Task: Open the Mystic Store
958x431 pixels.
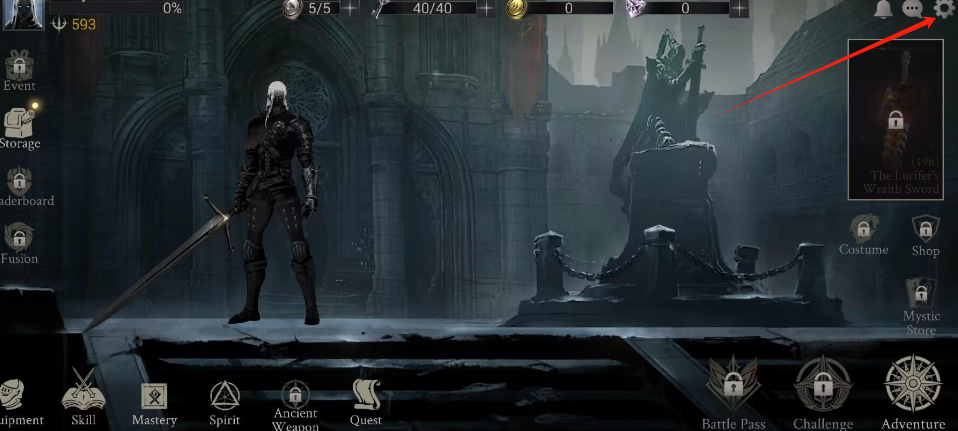Action: point(921,305)
